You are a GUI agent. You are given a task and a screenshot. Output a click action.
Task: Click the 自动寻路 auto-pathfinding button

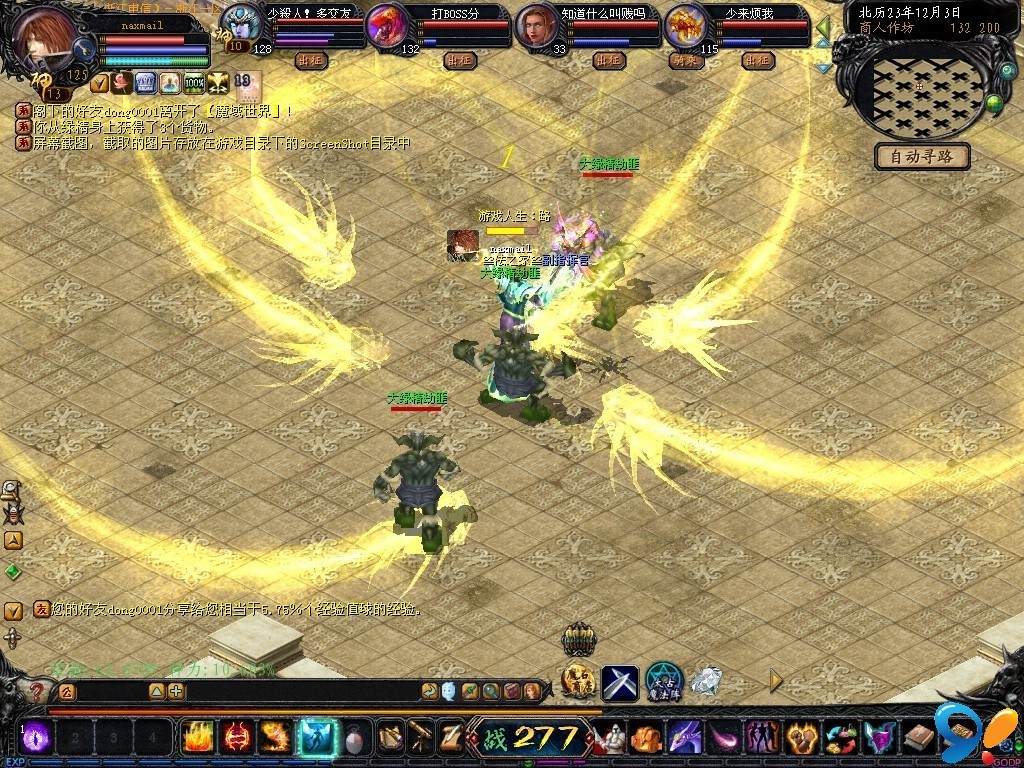923,157
